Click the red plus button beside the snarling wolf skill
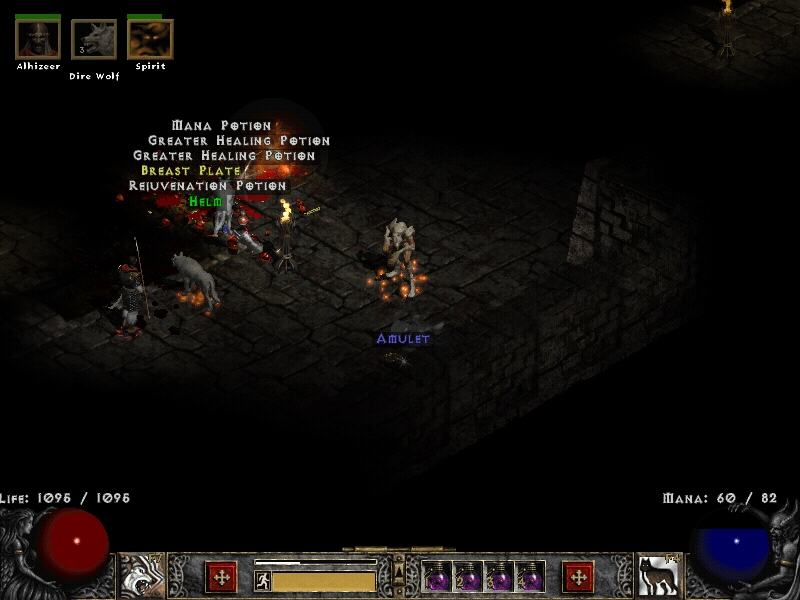Screen dimensions: 800x600 pyautogui.click(x=221, y=577)
